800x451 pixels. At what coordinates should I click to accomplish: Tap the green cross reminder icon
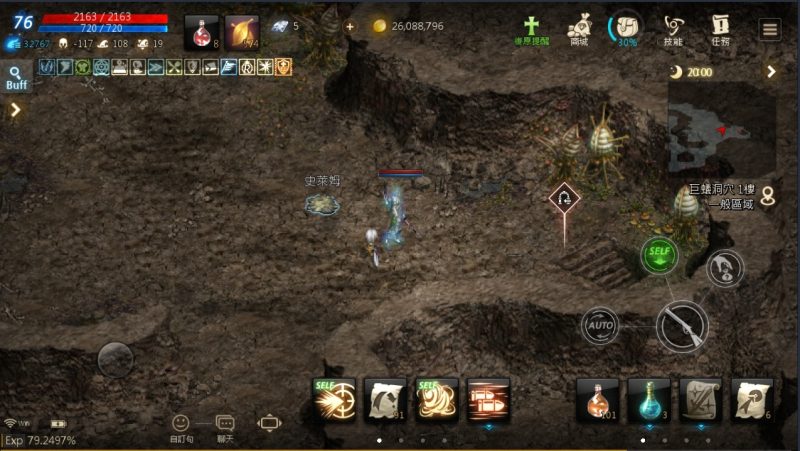click(532, 28)
